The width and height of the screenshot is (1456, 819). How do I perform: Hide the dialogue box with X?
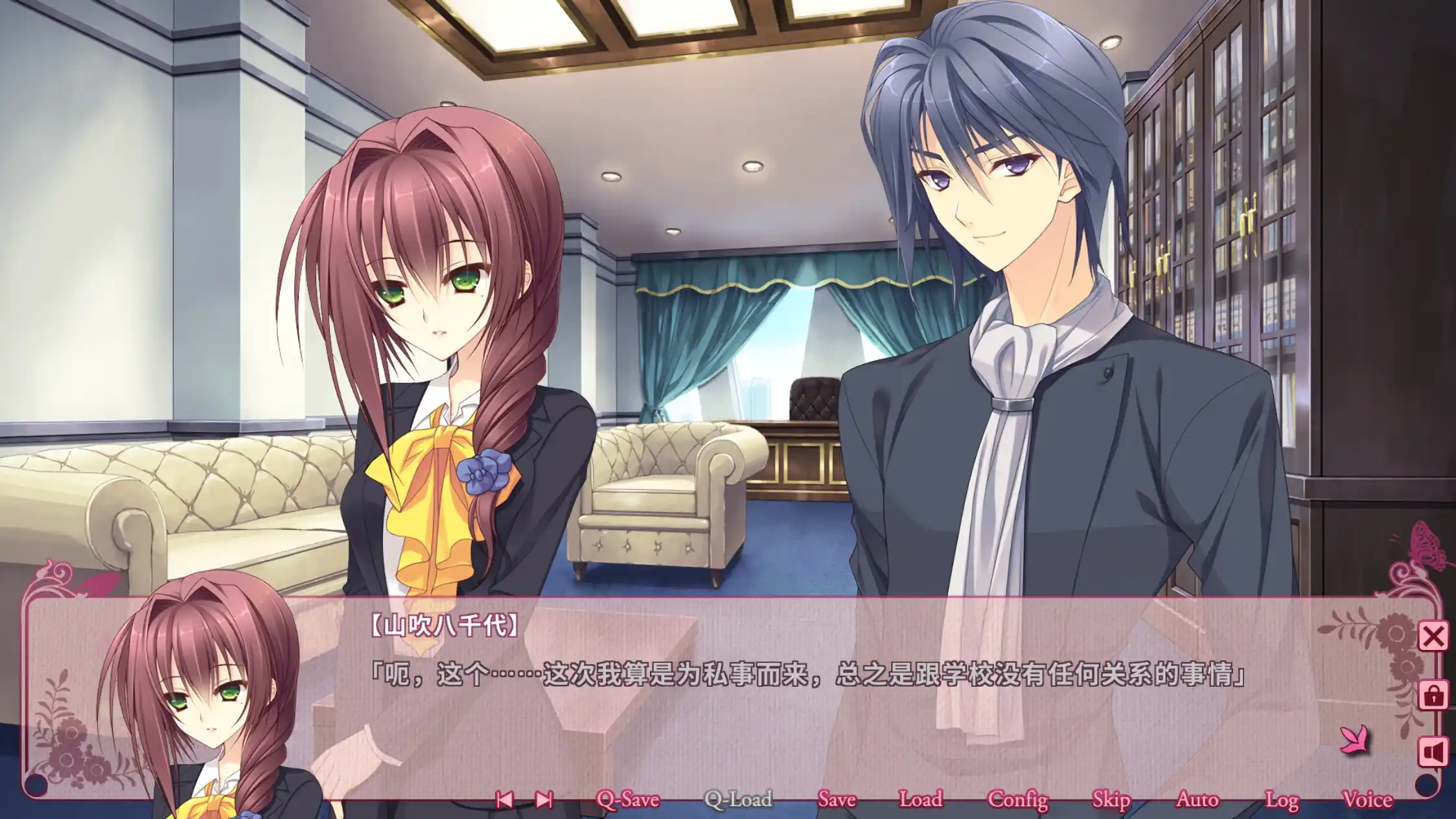[x=1433, y=636]
